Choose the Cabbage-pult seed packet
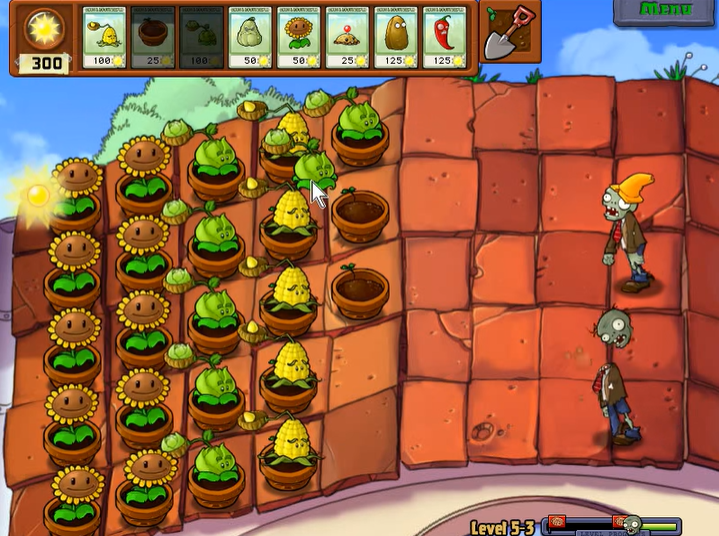 (x=202, y=40)
